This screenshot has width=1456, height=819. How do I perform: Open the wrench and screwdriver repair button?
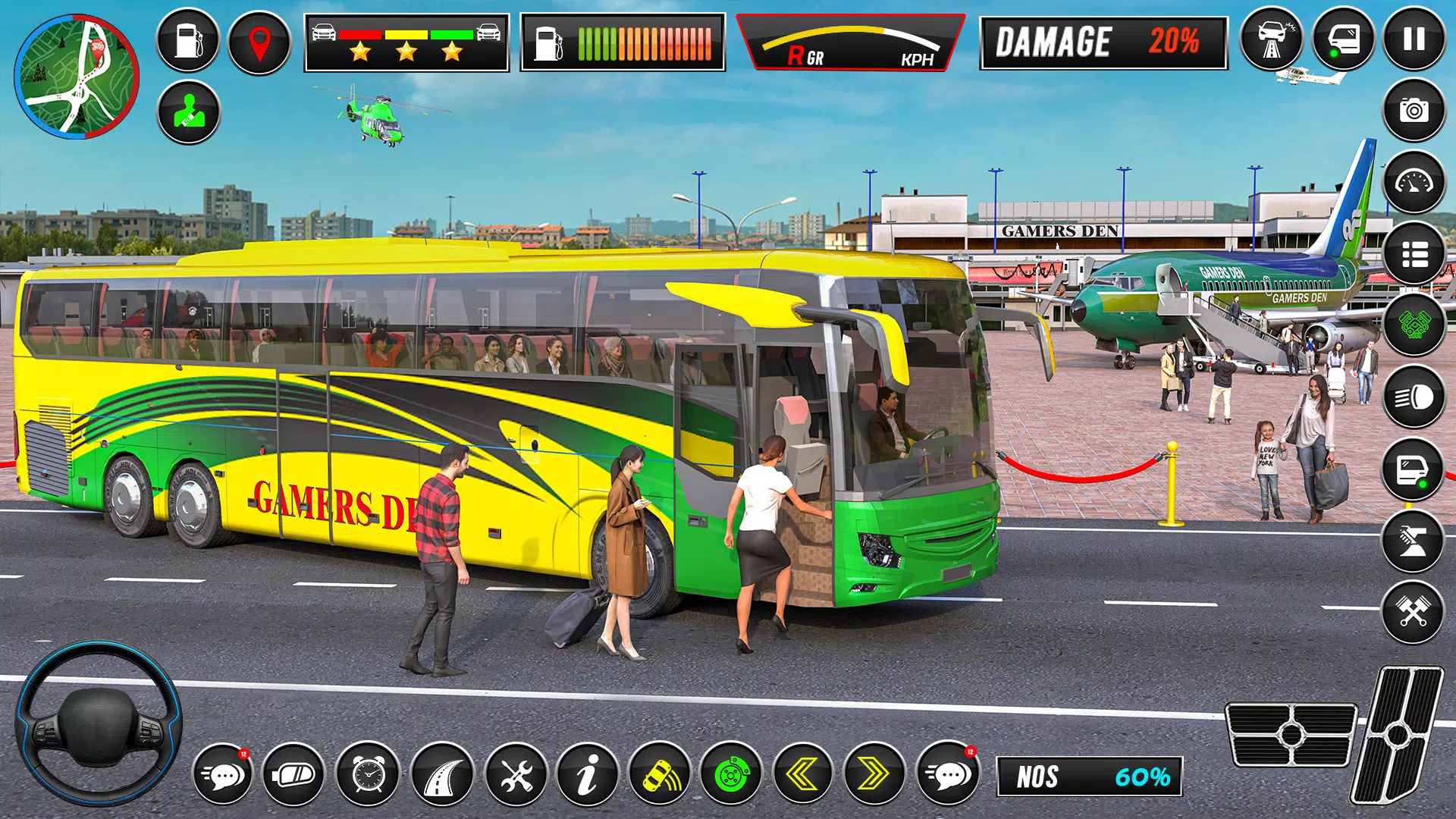tap(516, 774)
